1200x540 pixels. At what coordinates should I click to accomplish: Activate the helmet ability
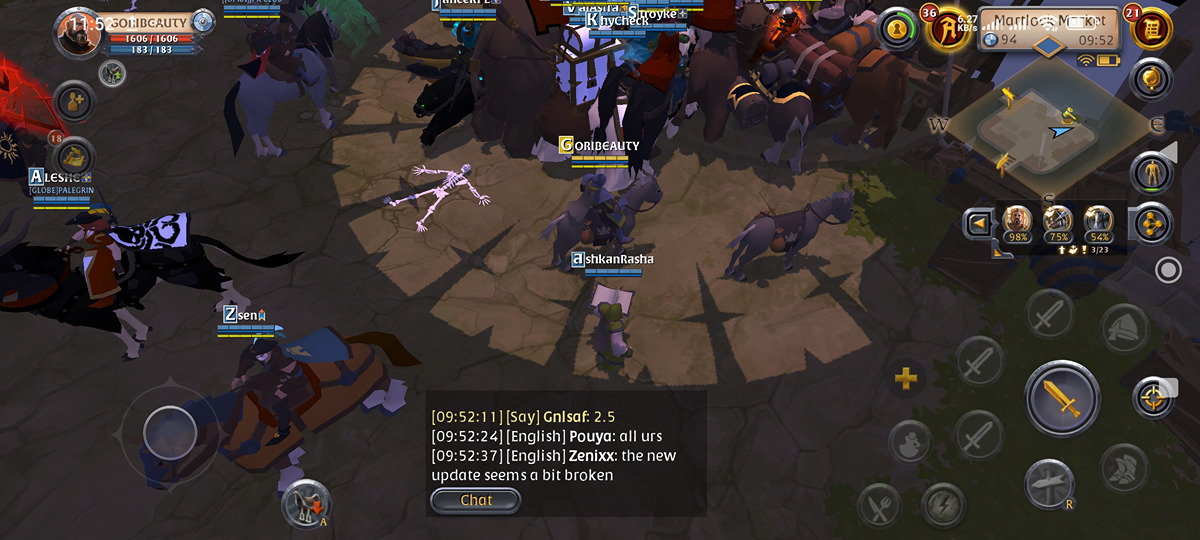1125,327
